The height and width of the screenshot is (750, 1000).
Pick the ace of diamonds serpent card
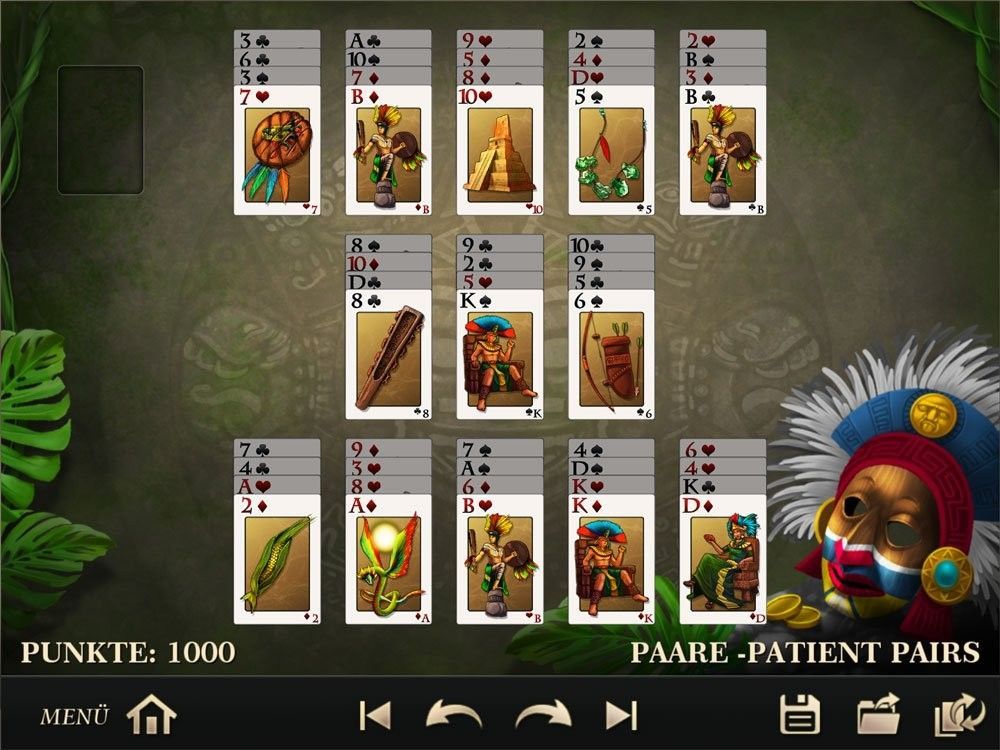point(388,560)
